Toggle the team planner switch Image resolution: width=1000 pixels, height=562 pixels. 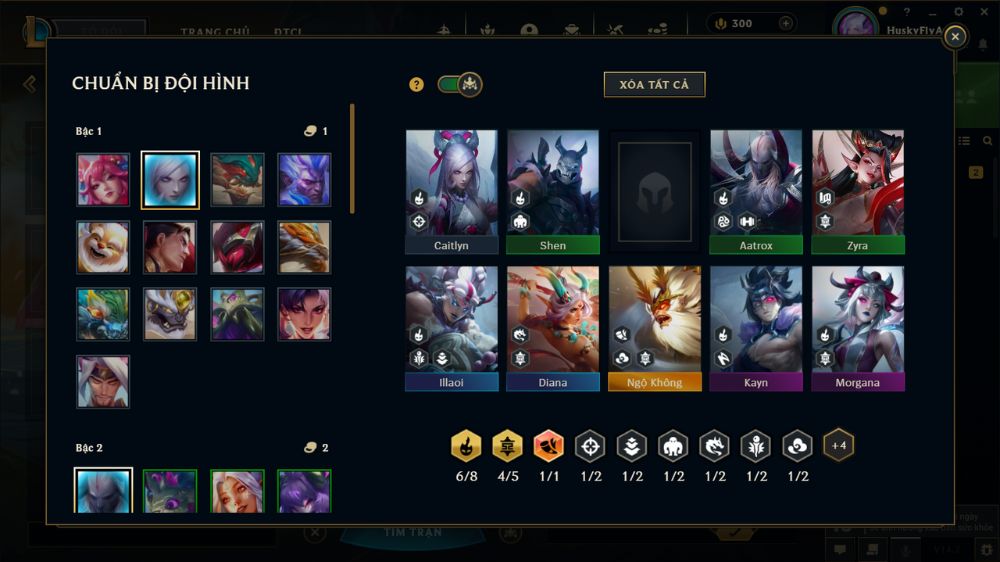pyautogui.click(x=460, y=85)
